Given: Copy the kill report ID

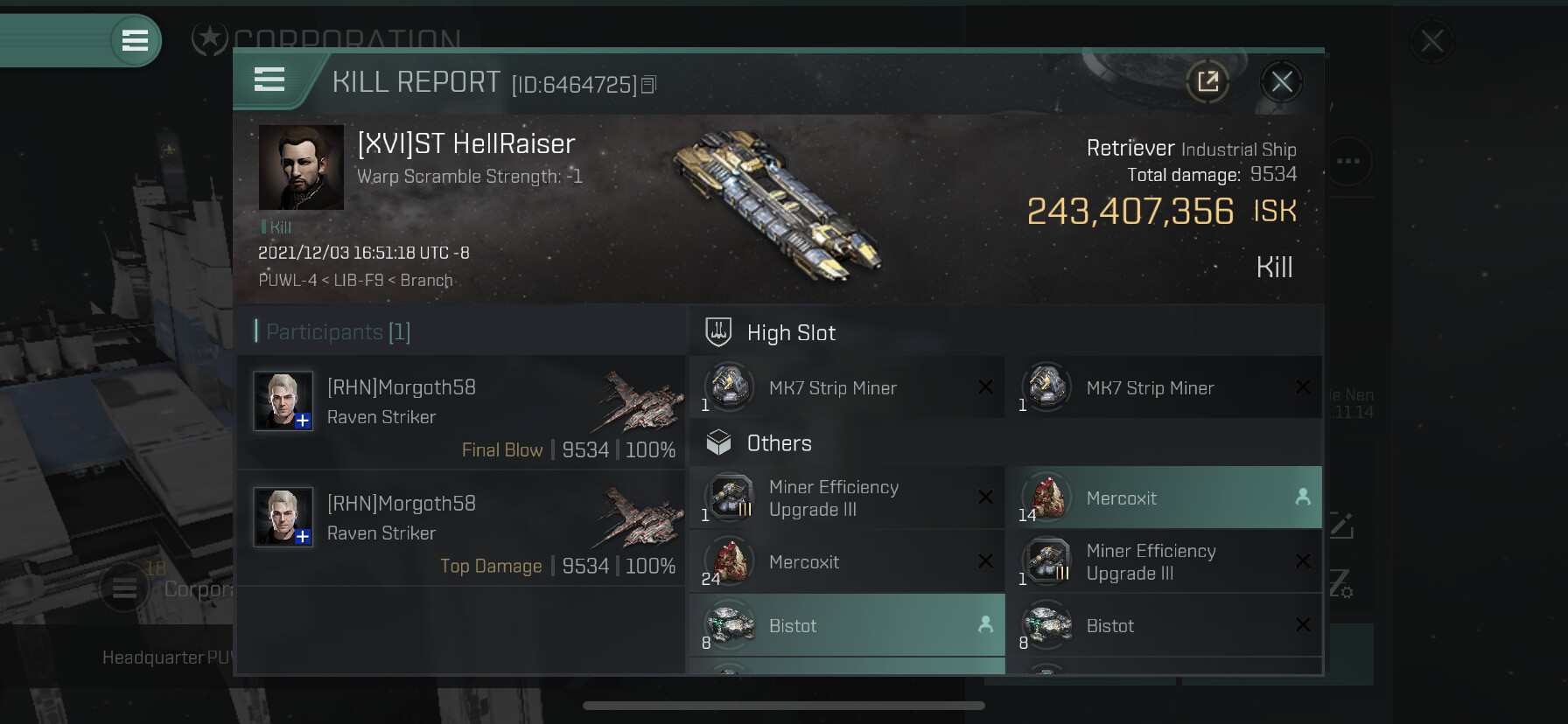Looking at the screenshot, I should point(648,85).
